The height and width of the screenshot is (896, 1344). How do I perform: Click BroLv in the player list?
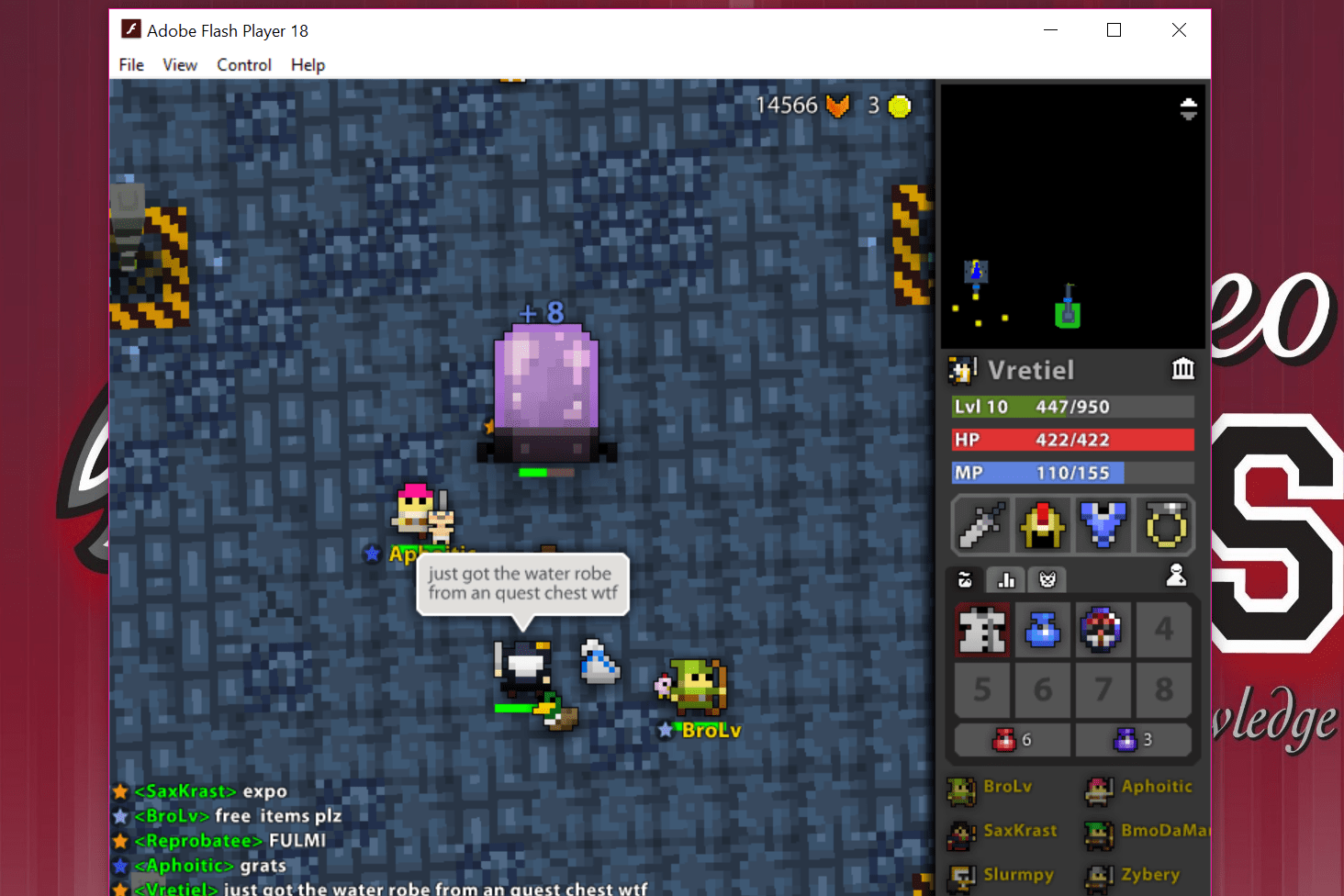tap(1006, 787)
